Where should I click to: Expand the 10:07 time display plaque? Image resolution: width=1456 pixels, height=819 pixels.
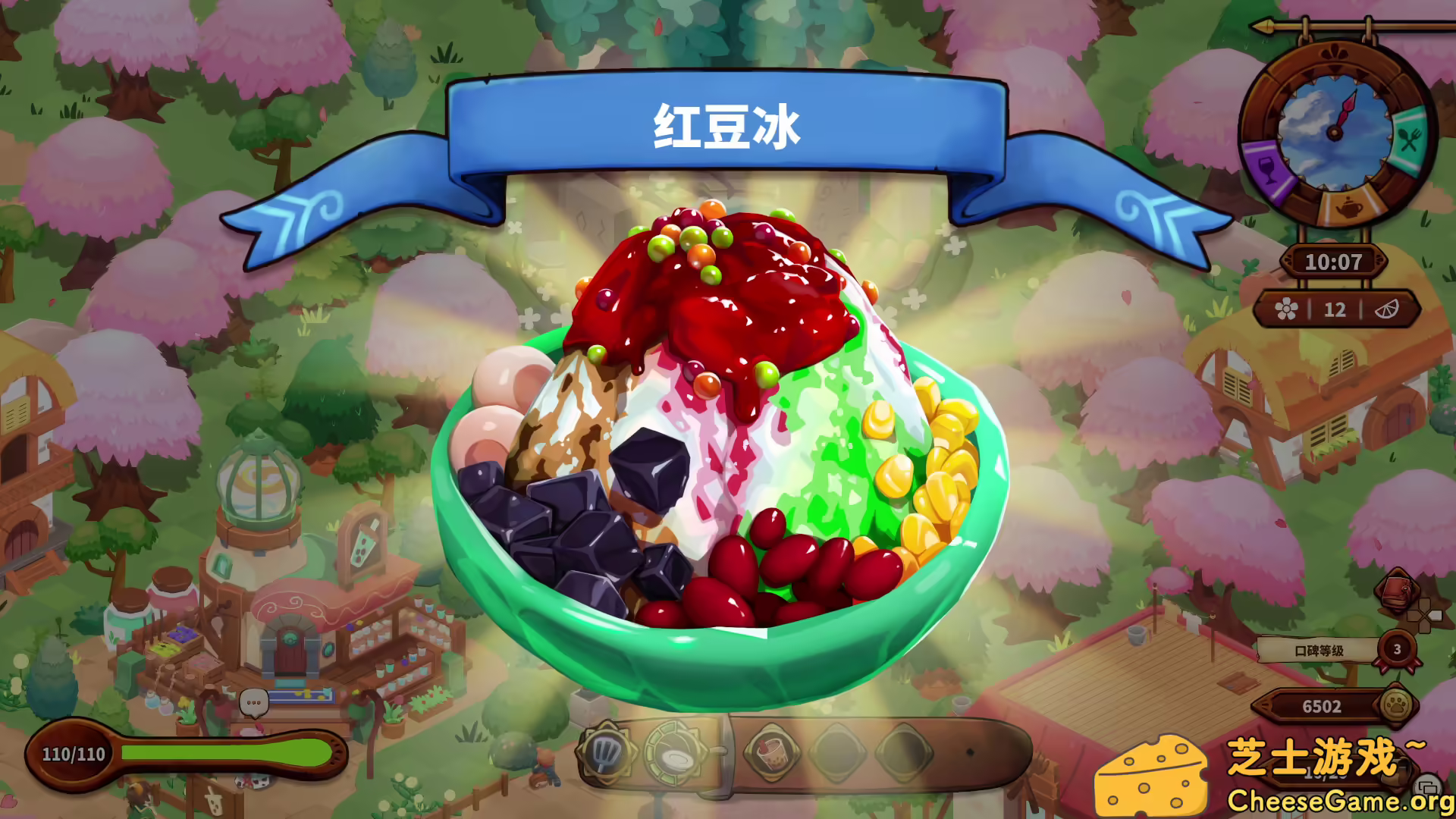coord(1335,261)
